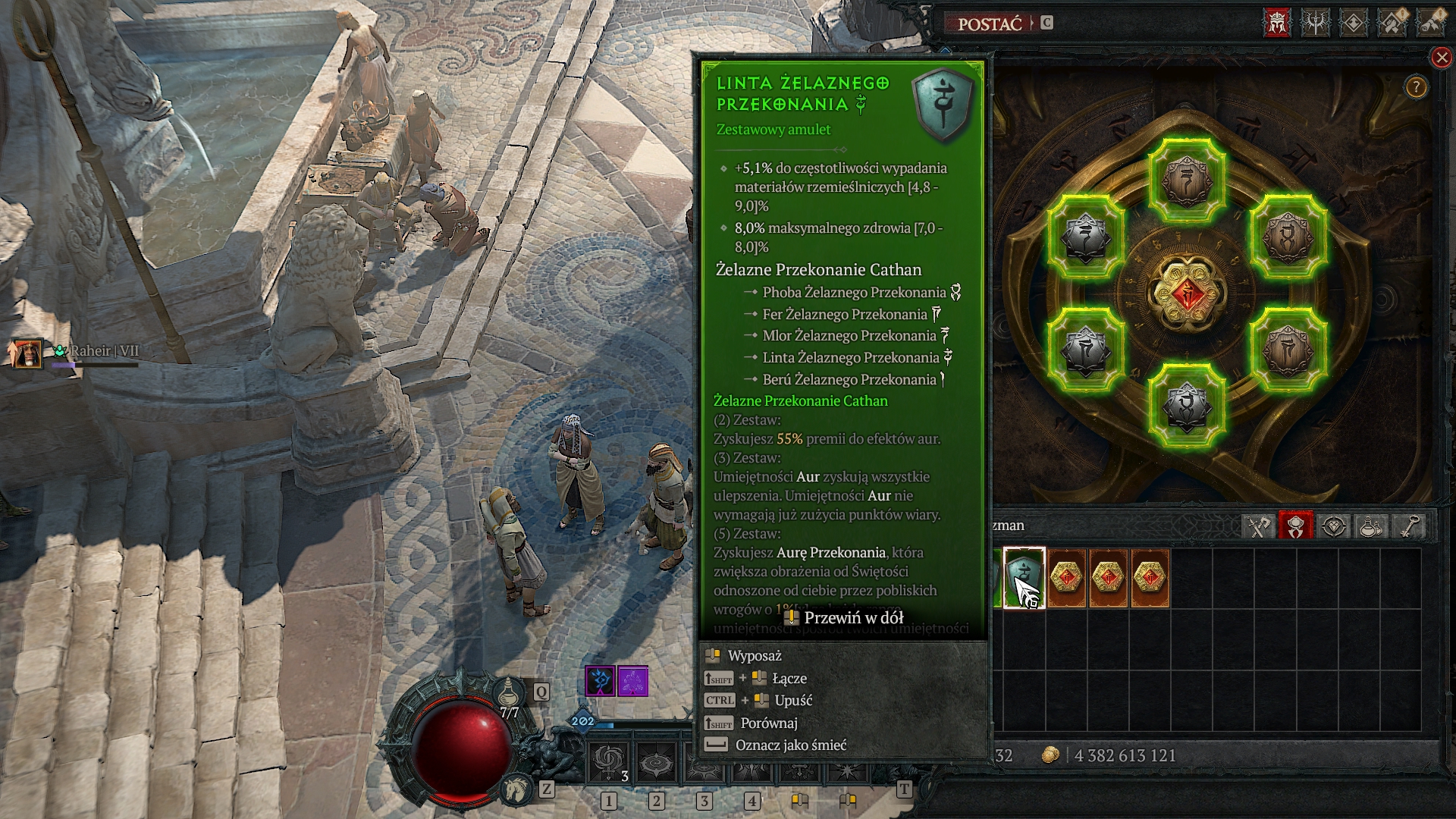This screenshot has height=819, width=1456.
Task: Activate the sword swirl skill in slot 1
Action: (x=609, y=763)
